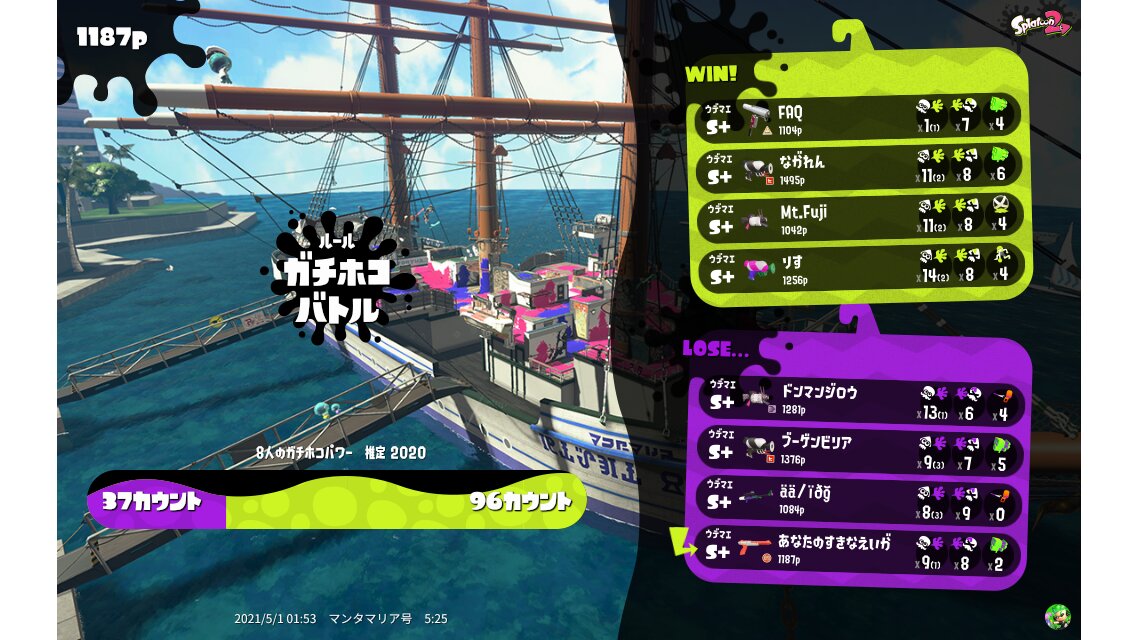
Task: Select the りす player row
Action: pos(858,267)
